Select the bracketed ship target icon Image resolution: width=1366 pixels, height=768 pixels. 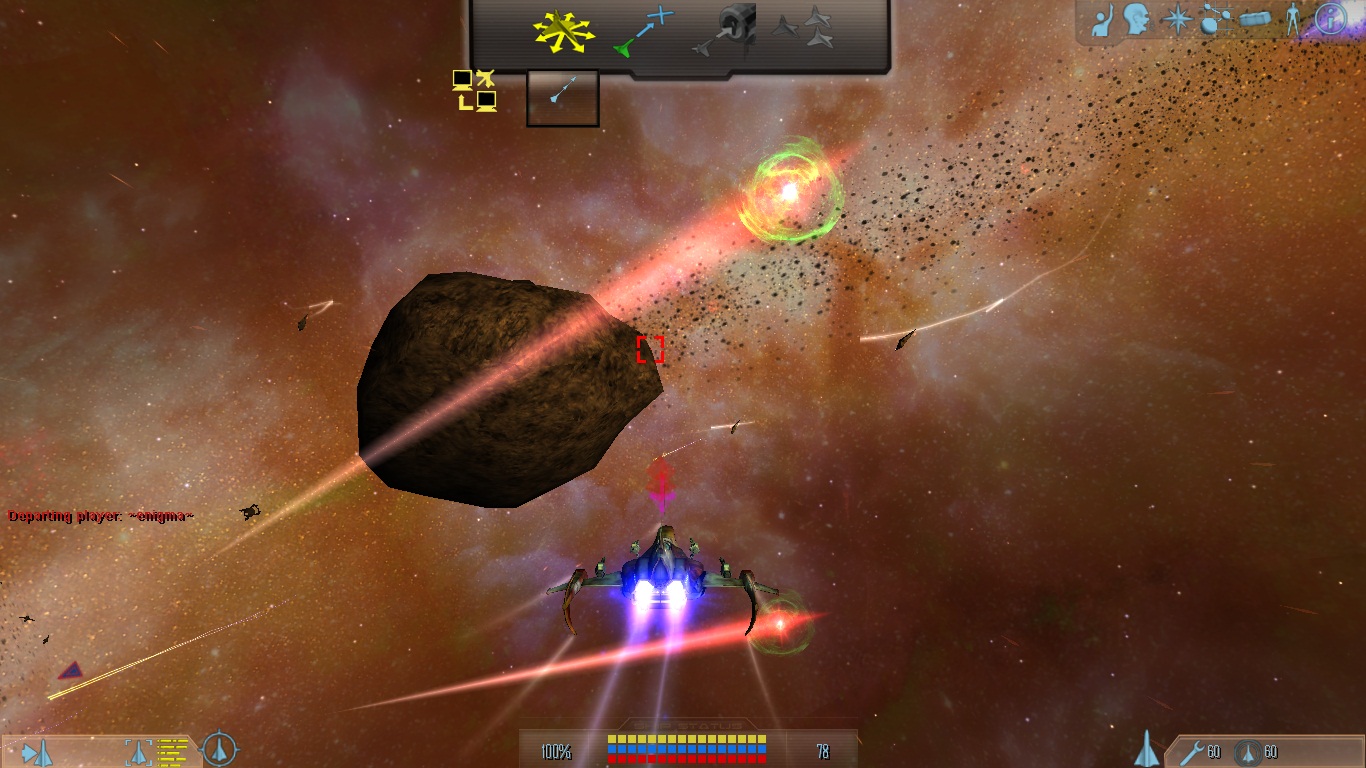click(x=139, y=751)
